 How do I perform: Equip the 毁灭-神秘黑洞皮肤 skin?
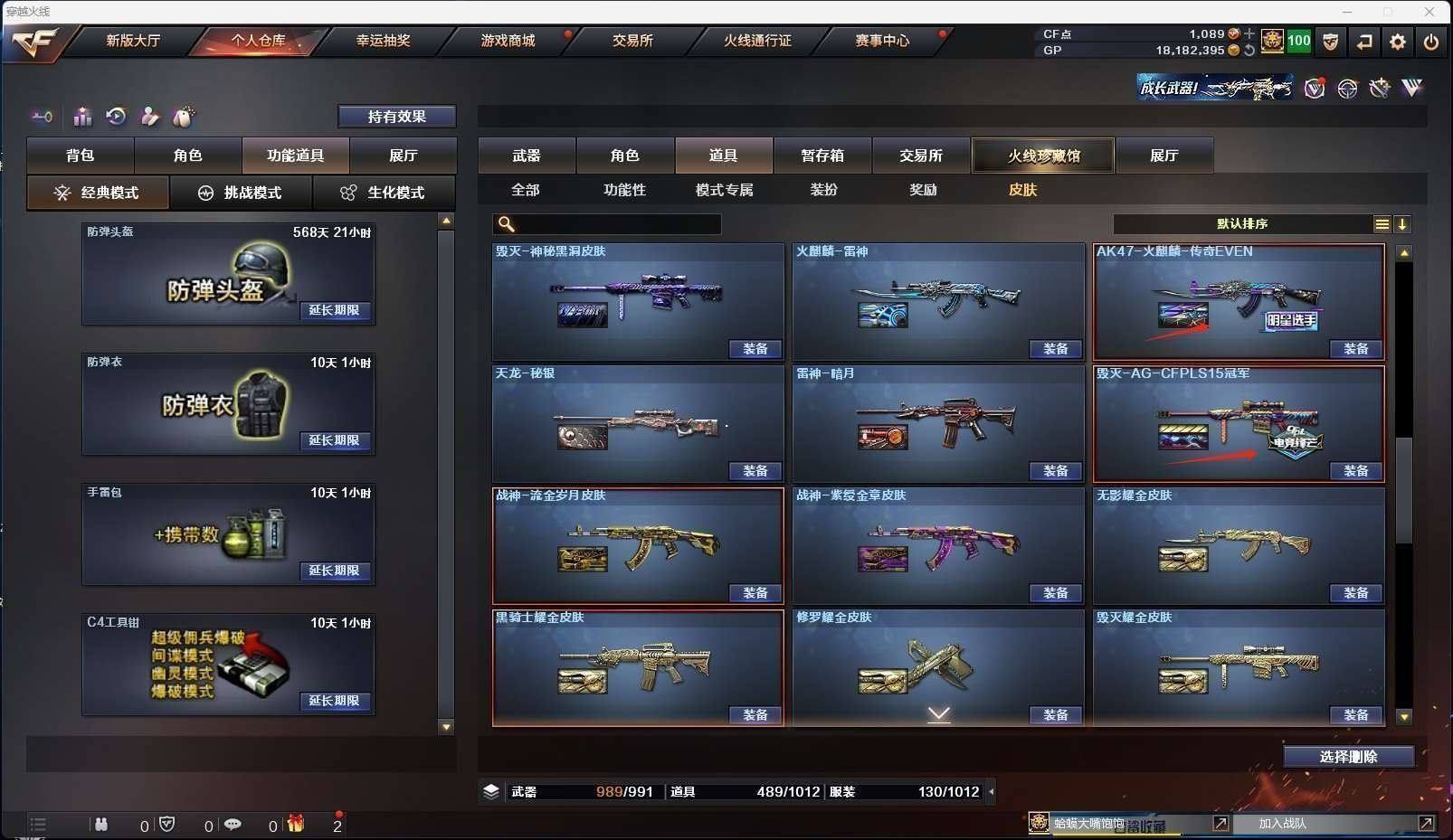(755, 349)
